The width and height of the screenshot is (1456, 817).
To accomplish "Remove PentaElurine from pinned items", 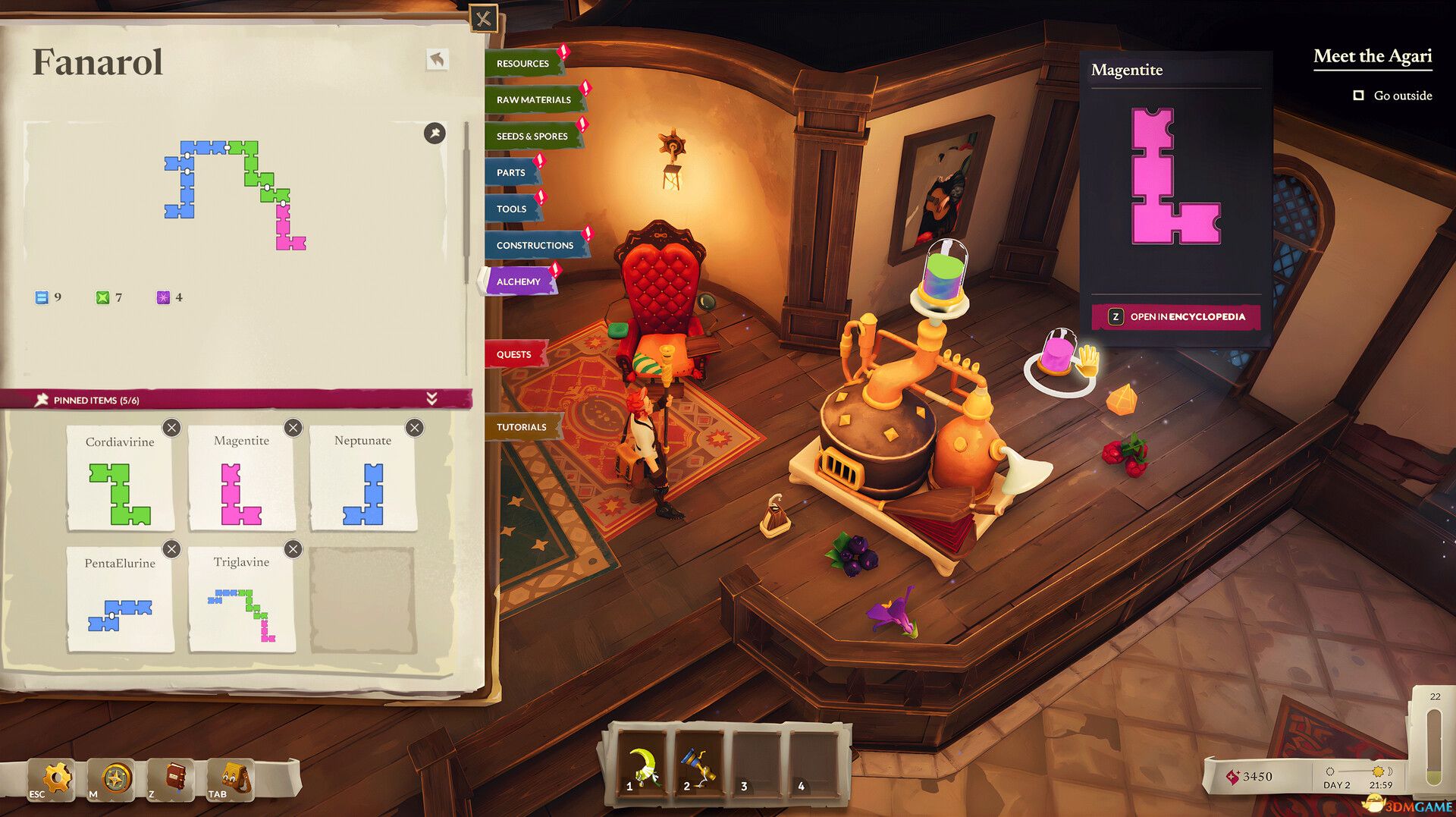I will tap(172, 549).
